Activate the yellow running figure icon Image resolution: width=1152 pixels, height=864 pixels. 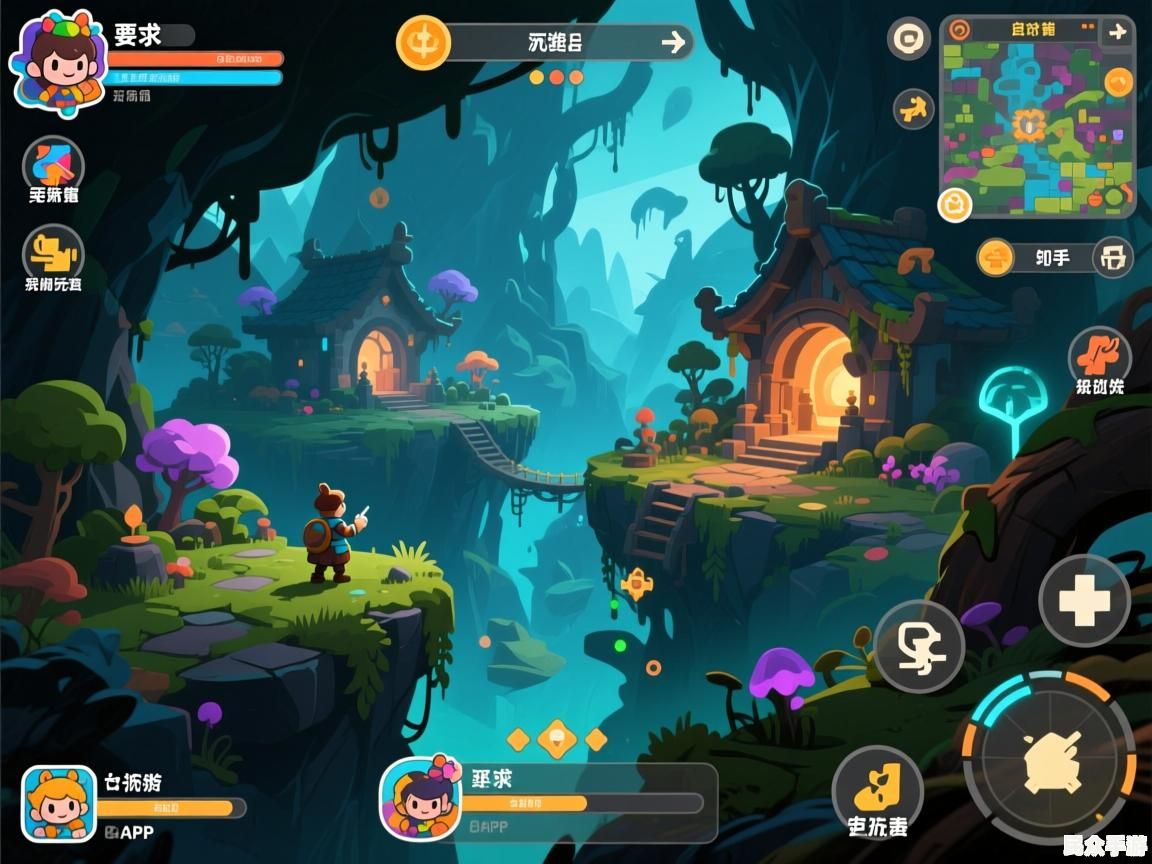pyautogui.click(x=913, y=108)
